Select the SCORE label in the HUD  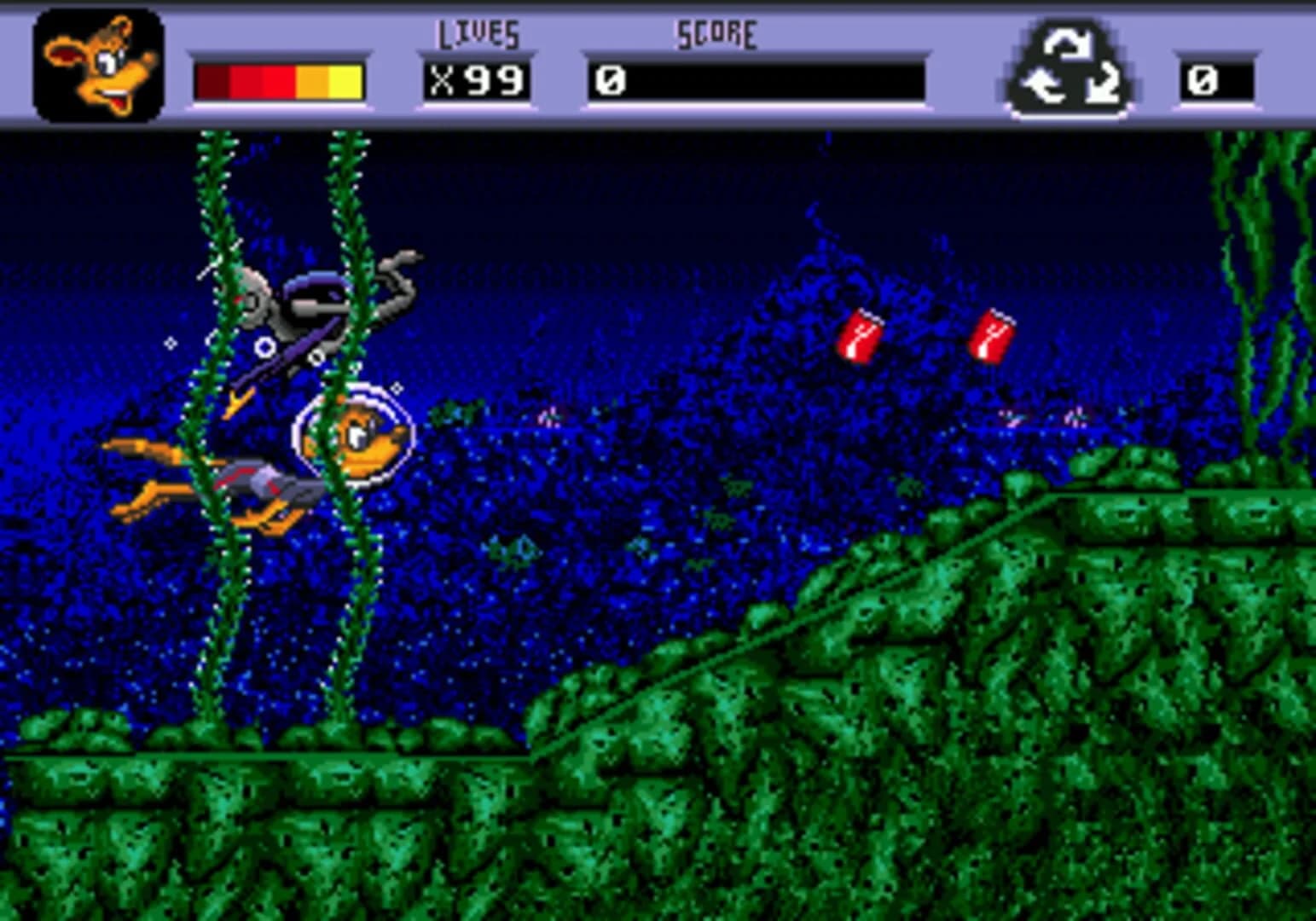click(716, 32)
